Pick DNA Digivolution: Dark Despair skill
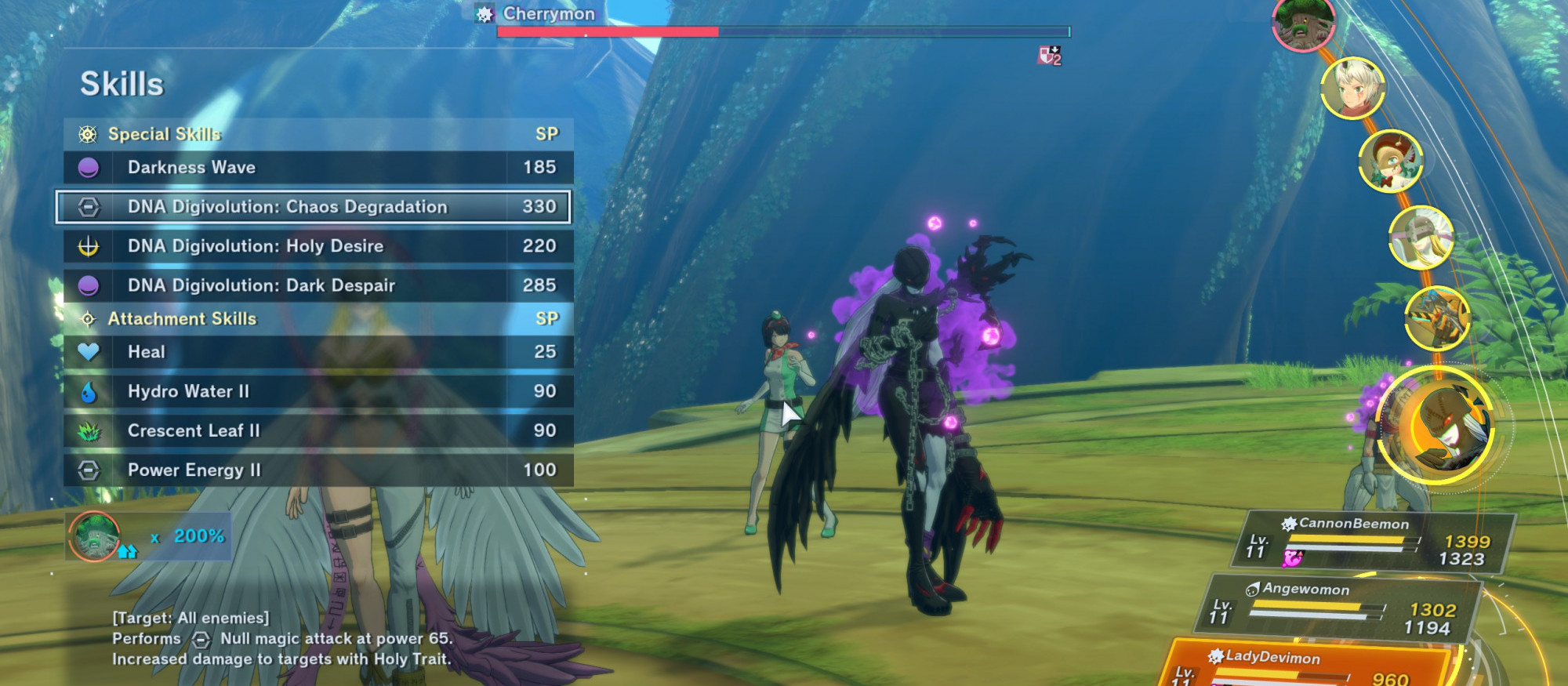The height and width of the screenshot is (686, 1568). click(318, 285)
